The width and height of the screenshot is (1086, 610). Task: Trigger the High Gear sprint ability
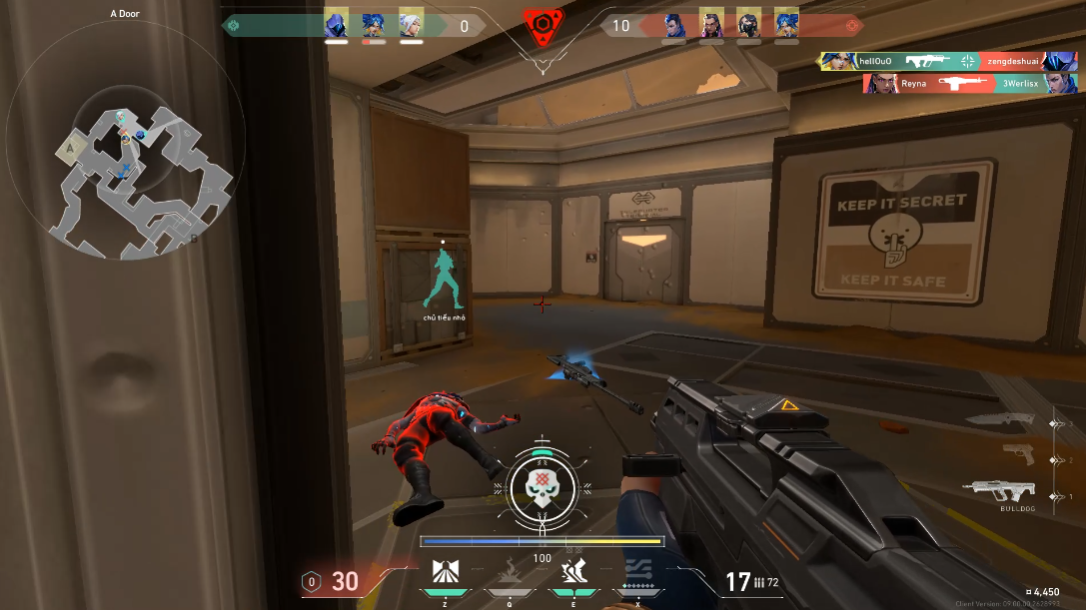pyautogui.click(x=574, y=573)
